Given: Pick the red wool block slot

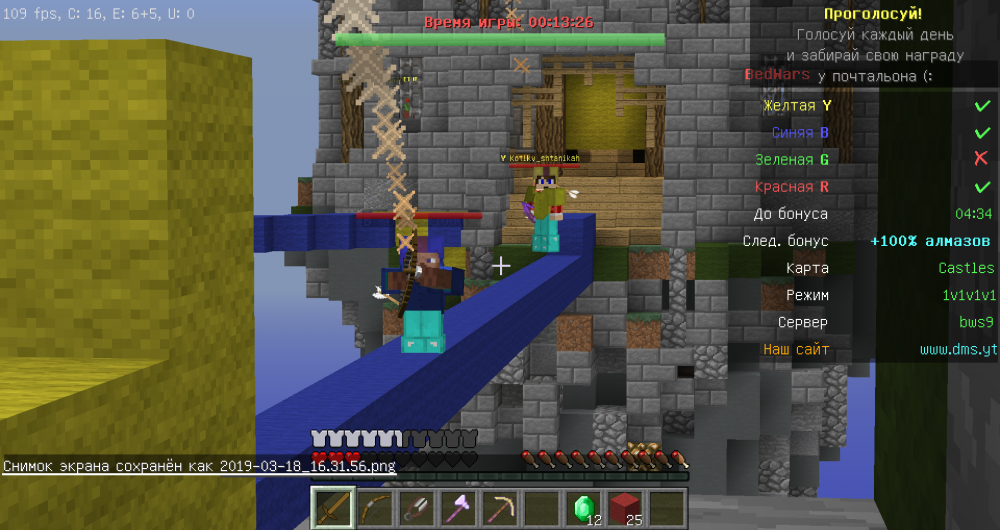Looking at the screenshot, I should 624,508.
